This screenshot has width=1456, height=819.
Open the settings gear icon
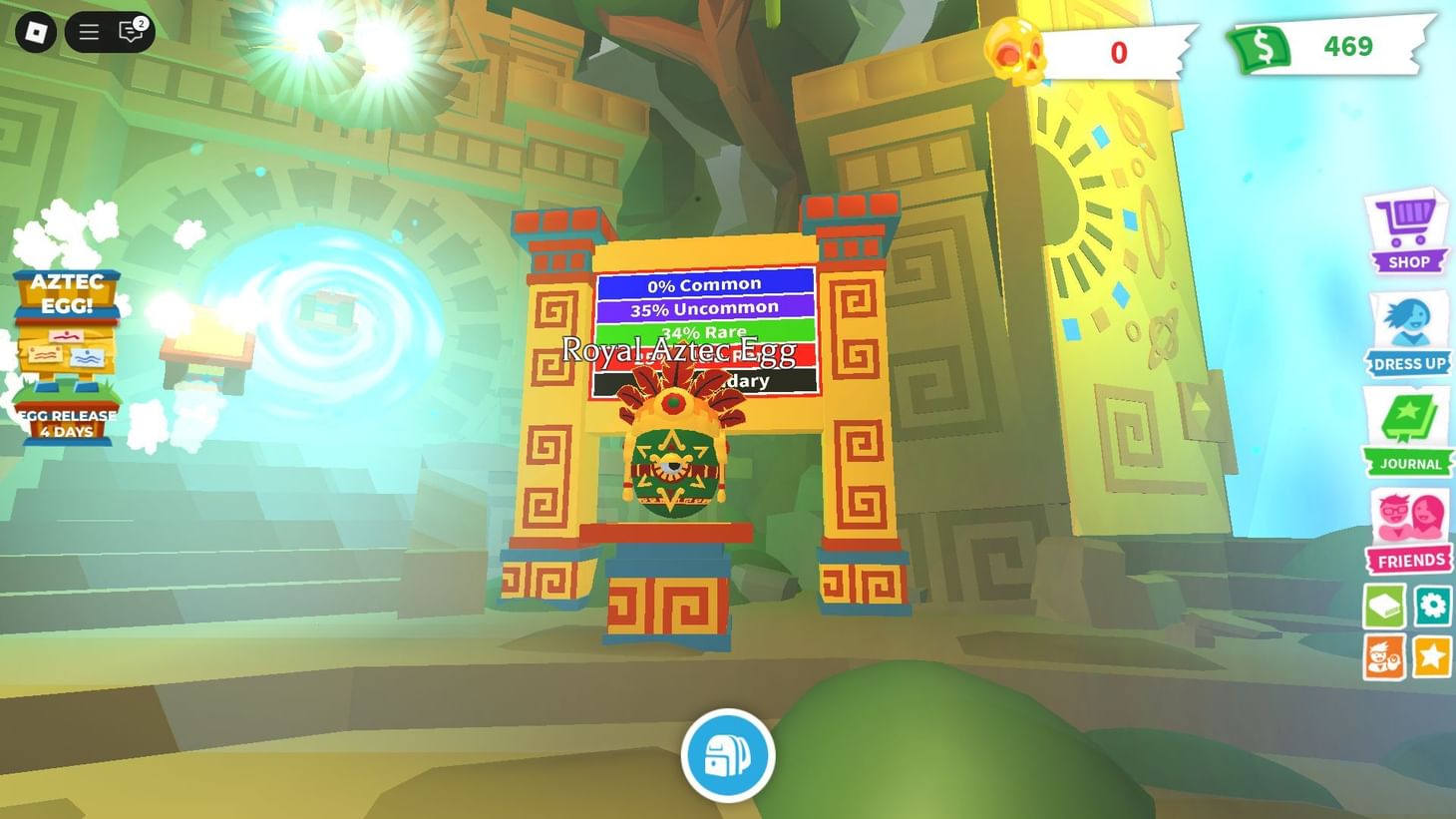coord(1432,605)
